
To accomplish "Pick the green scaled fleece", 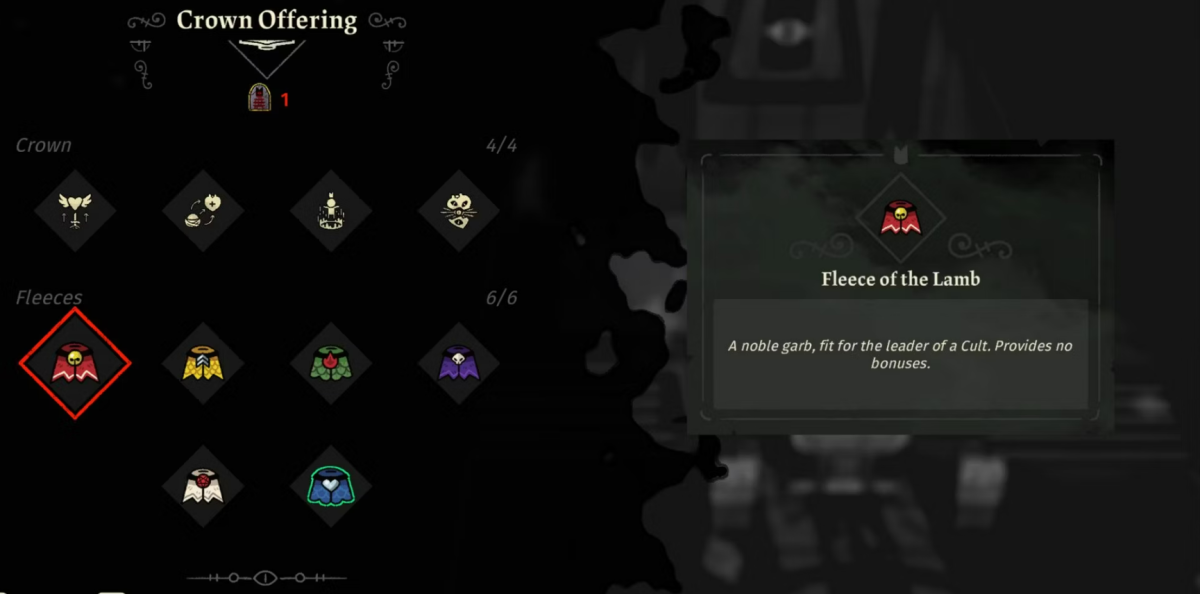I will (331, 363).
